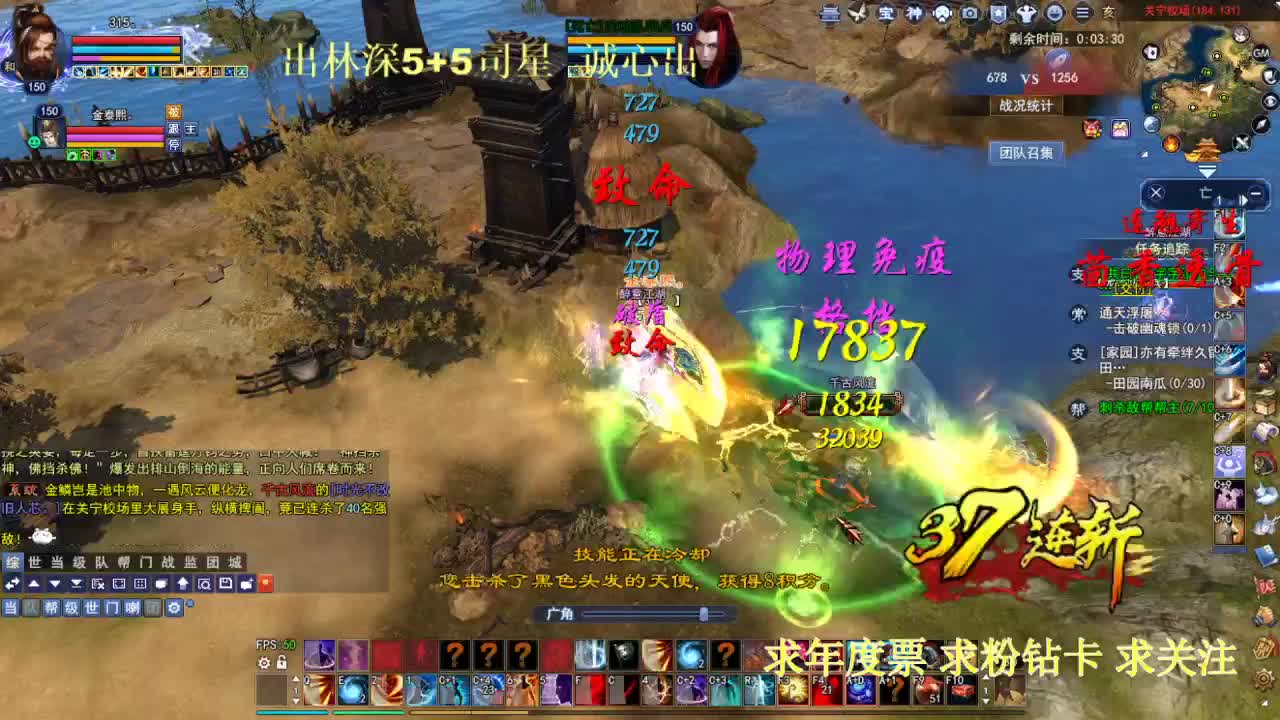The height and width of the screenshot is (720, 1280).
Task: Open the hamburger menu on top toolbar
Action: pos(1081,13)
